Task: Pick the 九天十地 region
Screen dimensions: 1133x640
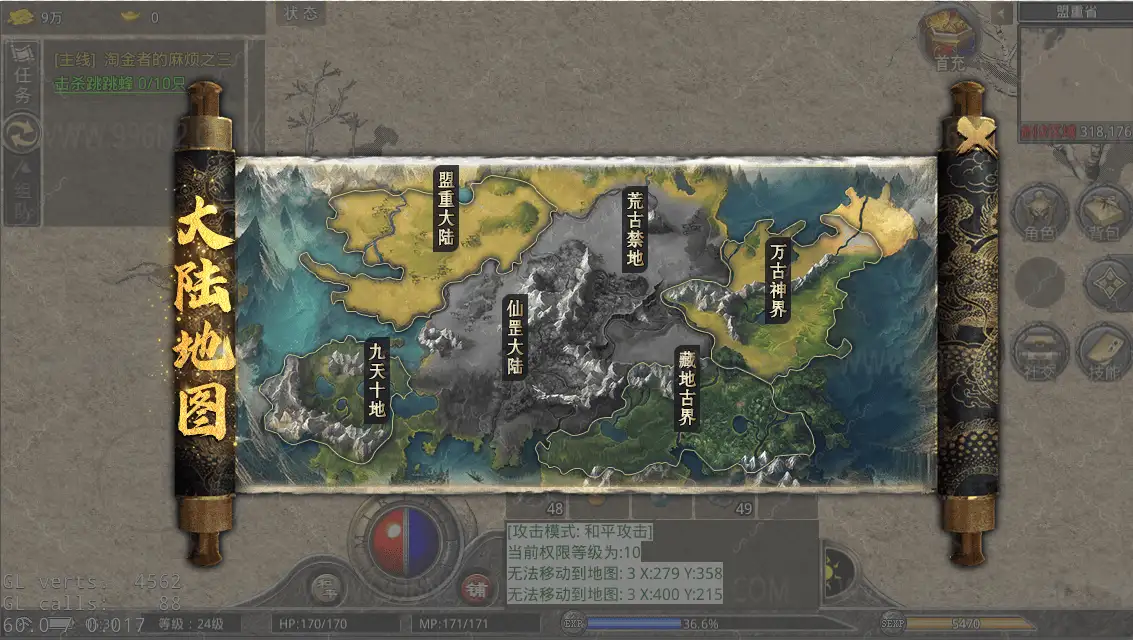Action: point(376,379)
